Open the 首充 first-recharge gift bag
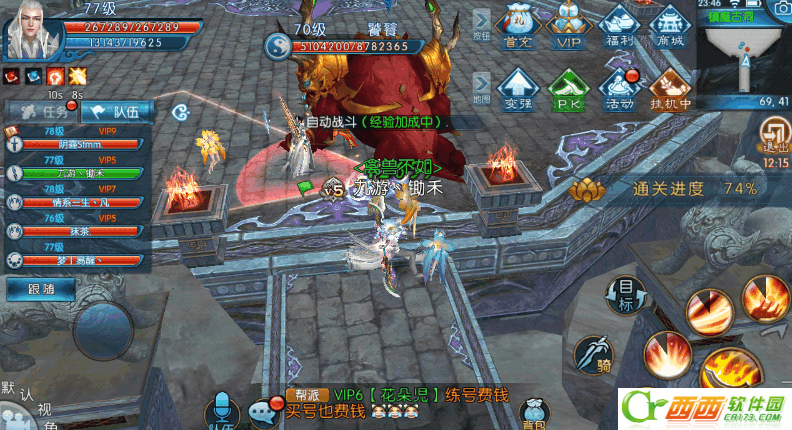 pos(518,27)
